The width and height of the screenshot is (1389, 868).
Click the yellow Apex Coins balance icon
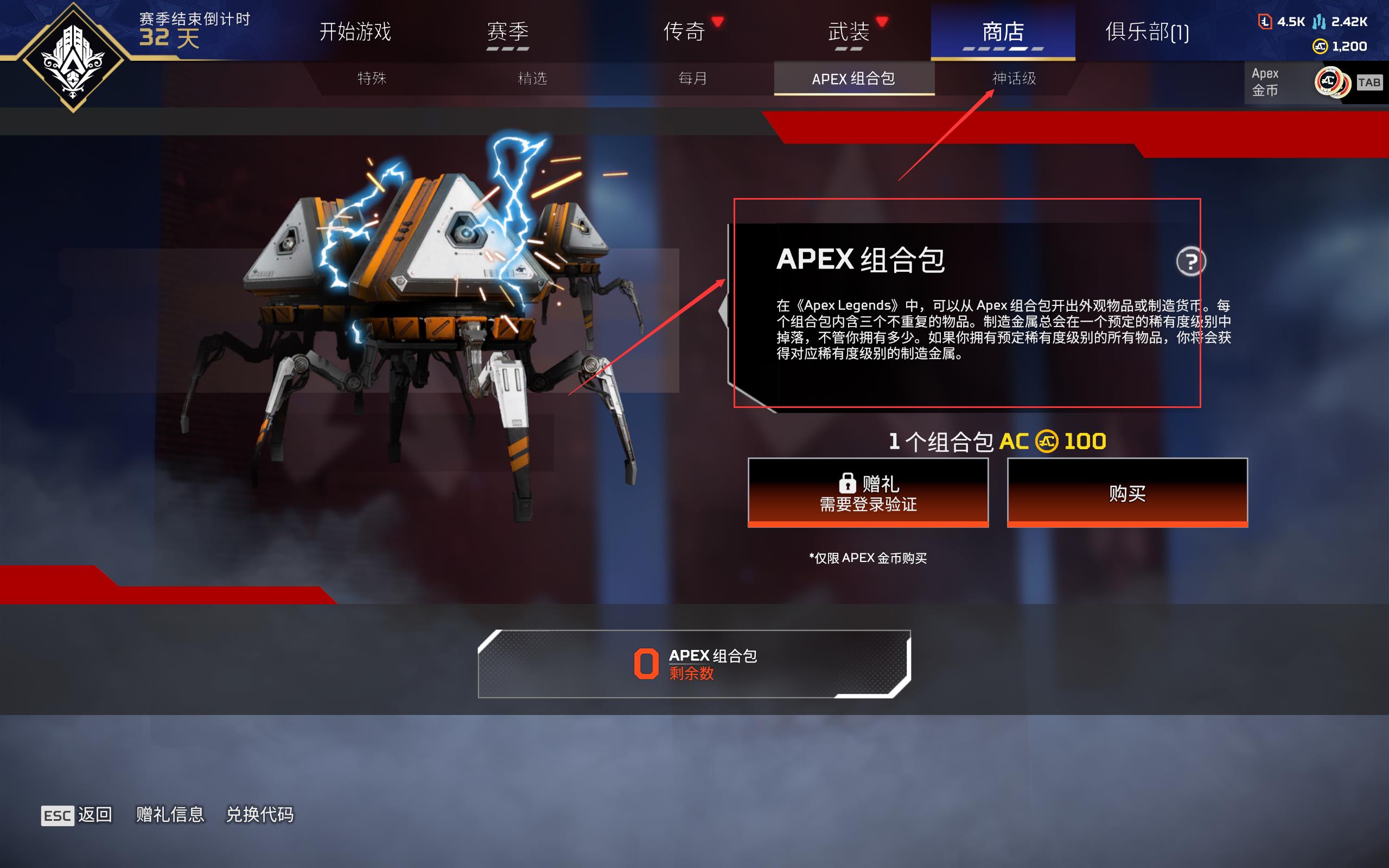coord(1321,46)
